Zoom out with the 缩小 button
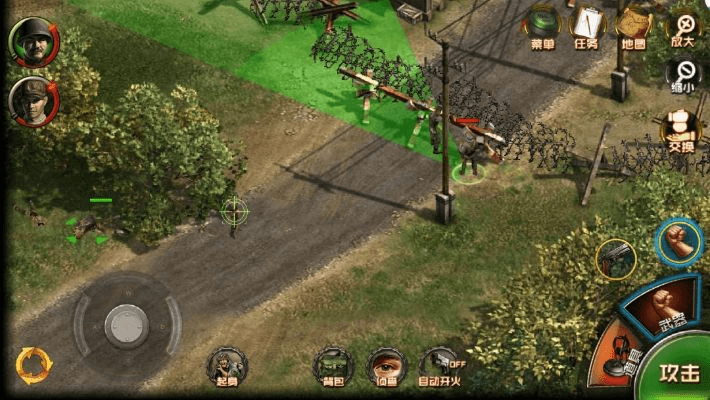Viewport: 710px width, 400px height. 685,73
